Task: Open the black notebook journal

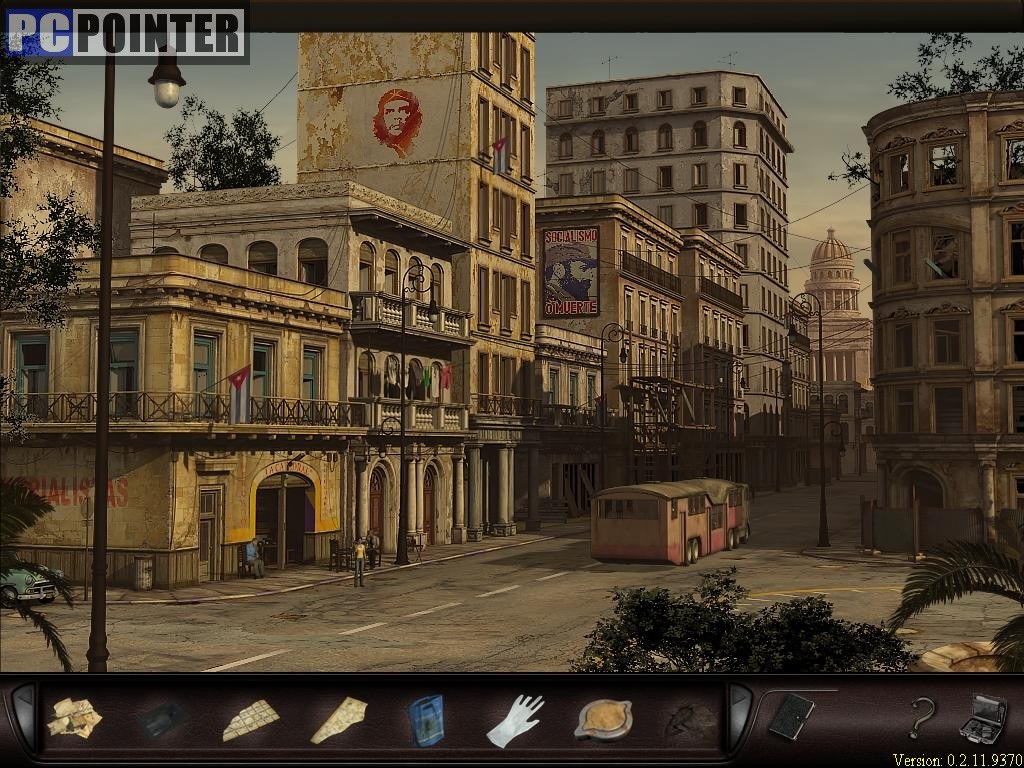Action: coord(791,717)
